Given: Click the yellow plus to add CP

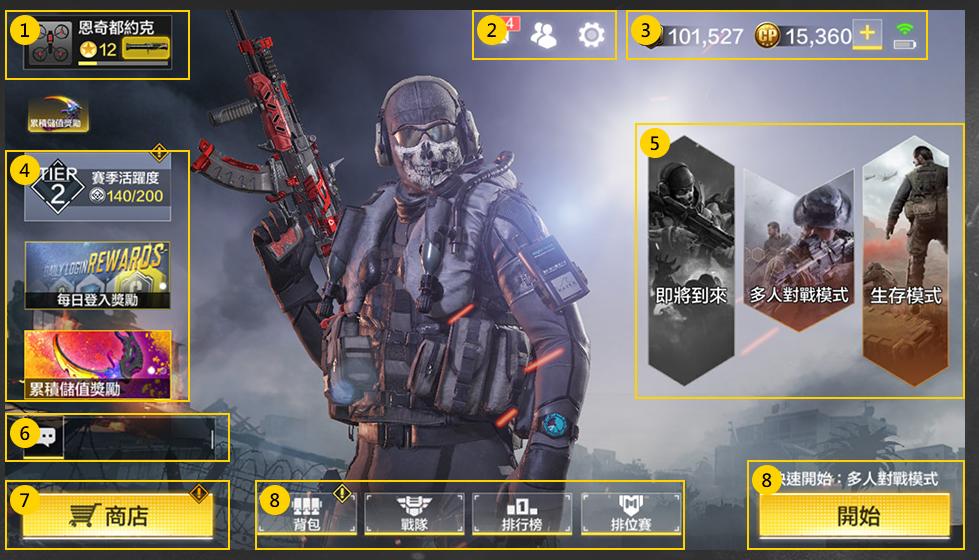Looking at the screenshot, I should pyautogui.click(x=867, y=35).
